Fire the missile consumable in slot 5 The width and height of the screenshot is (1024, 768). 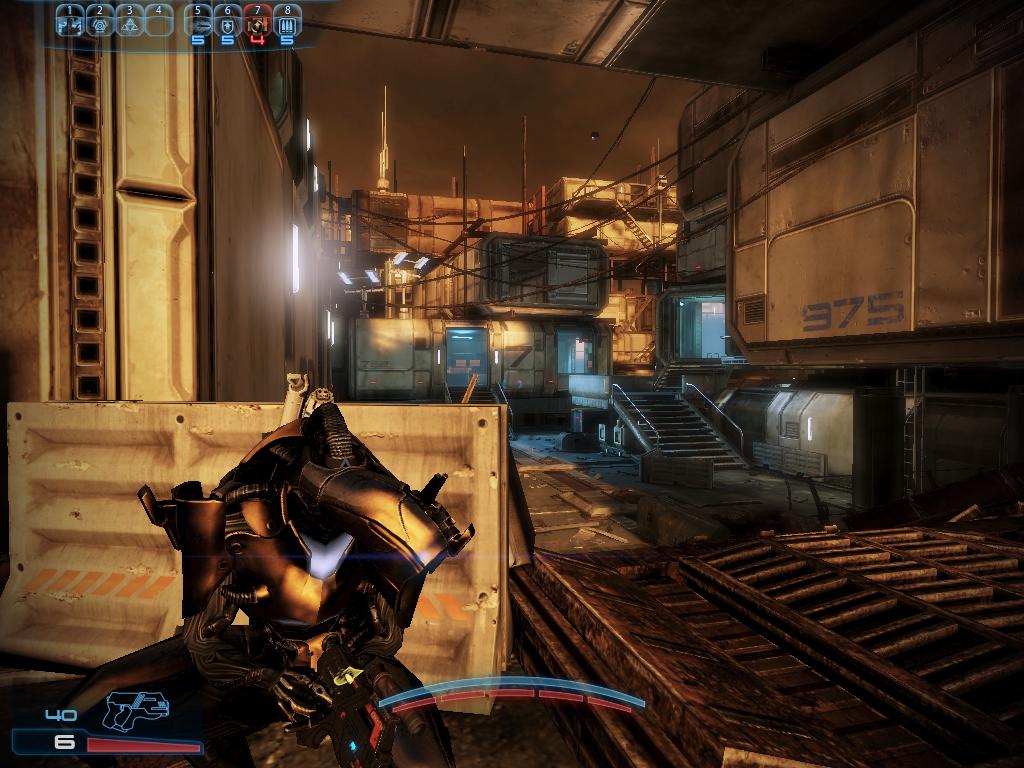coord(198,24)
